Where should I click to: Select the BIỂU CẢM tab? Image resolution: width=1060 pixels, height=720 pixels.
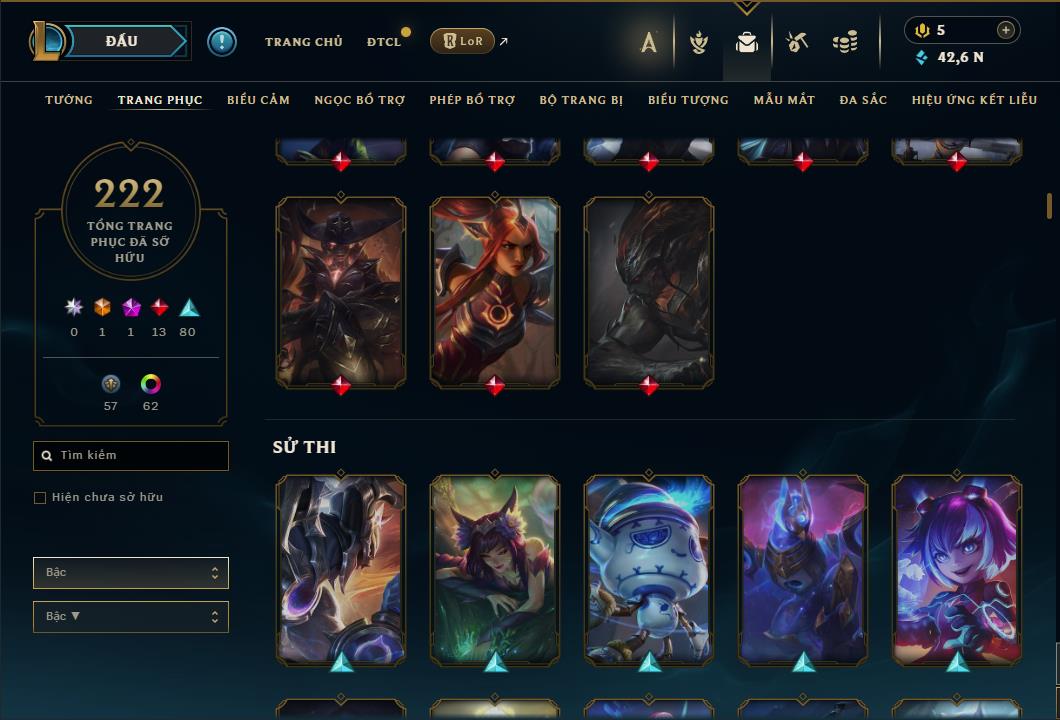coord(258,100)
